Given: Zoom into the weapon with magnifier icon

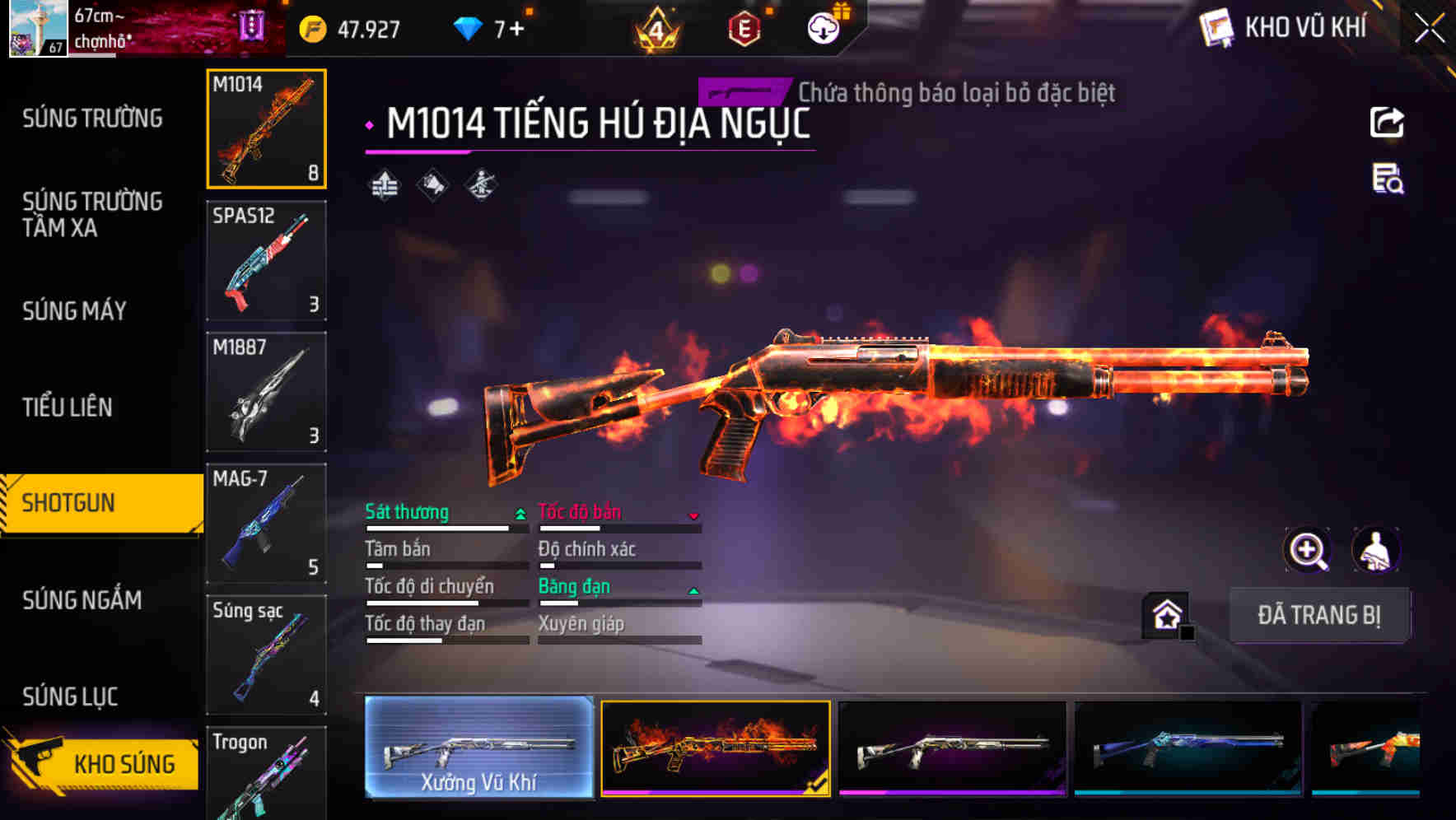Looking at the screenshot, I should tap(1309, 550).
